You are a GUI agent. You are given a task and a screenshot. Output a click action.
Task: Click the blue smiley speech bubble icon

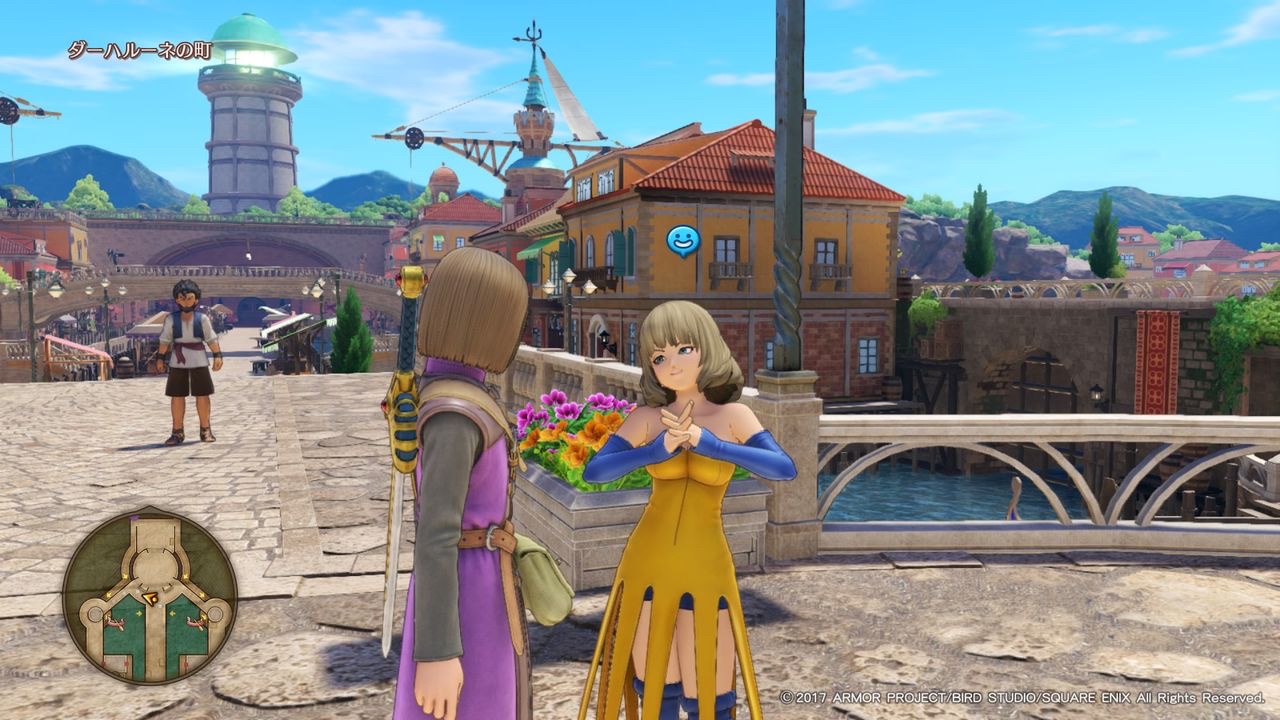683,241
